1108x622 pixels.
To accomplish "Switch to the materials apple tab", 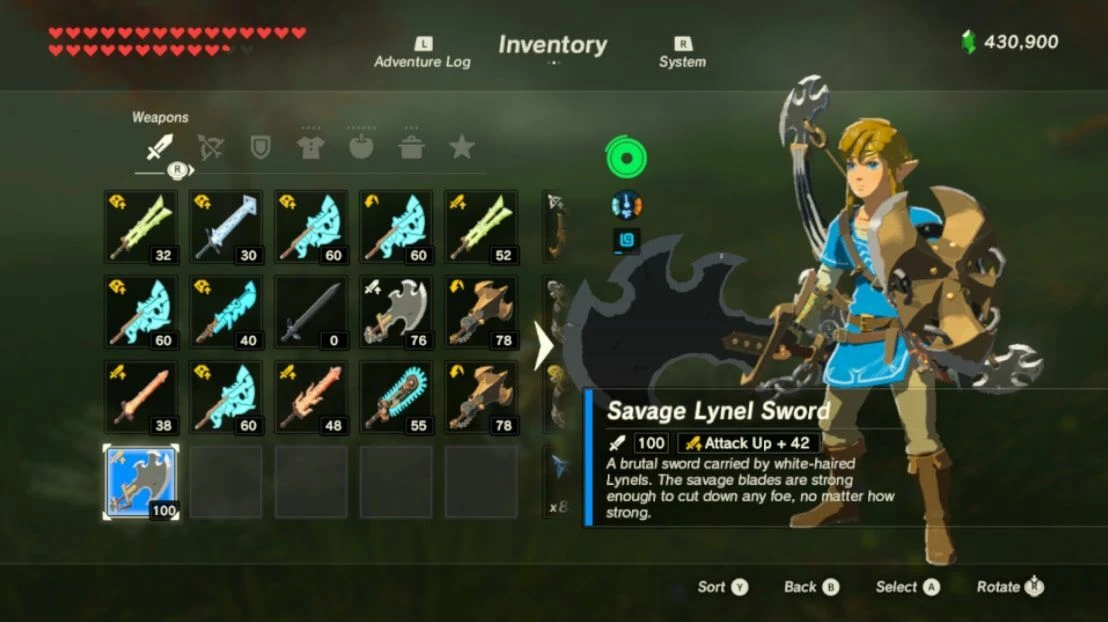I will point(360,148).
